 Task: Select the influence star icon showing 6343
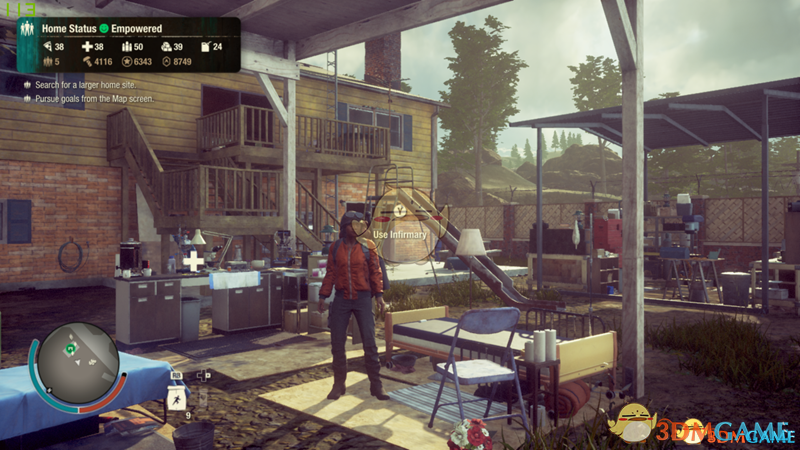click(x=126, y=62)
